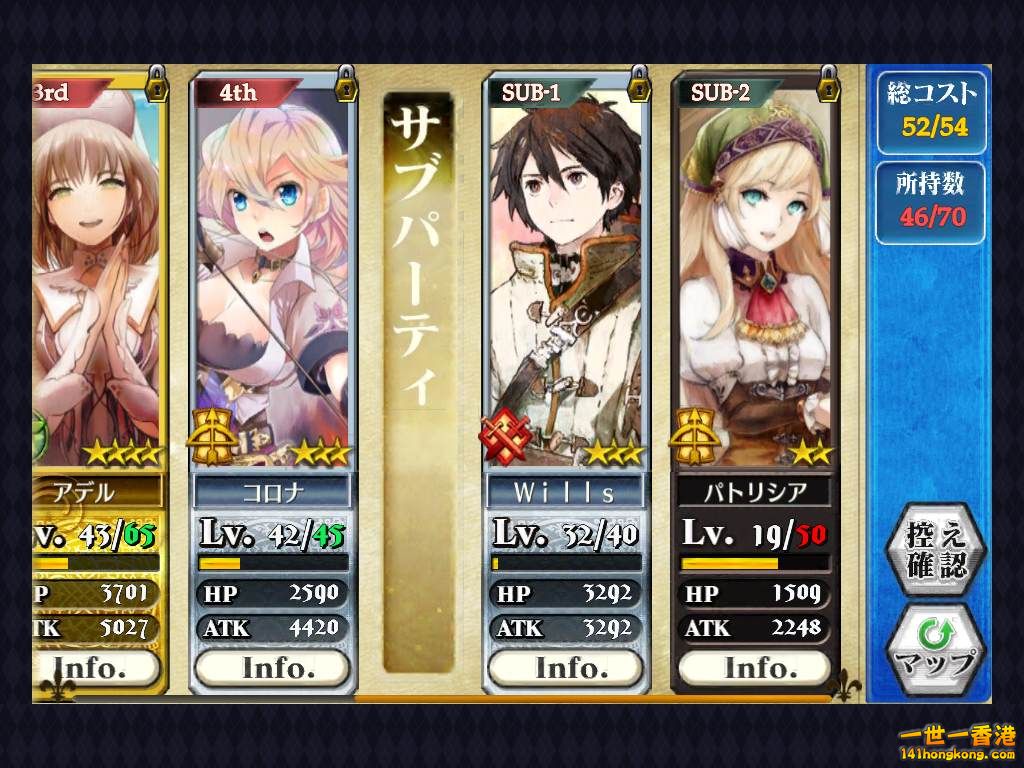Click the サブパーティ sub-party banner
Screen dimensions: 1024x768
point(417,380)
